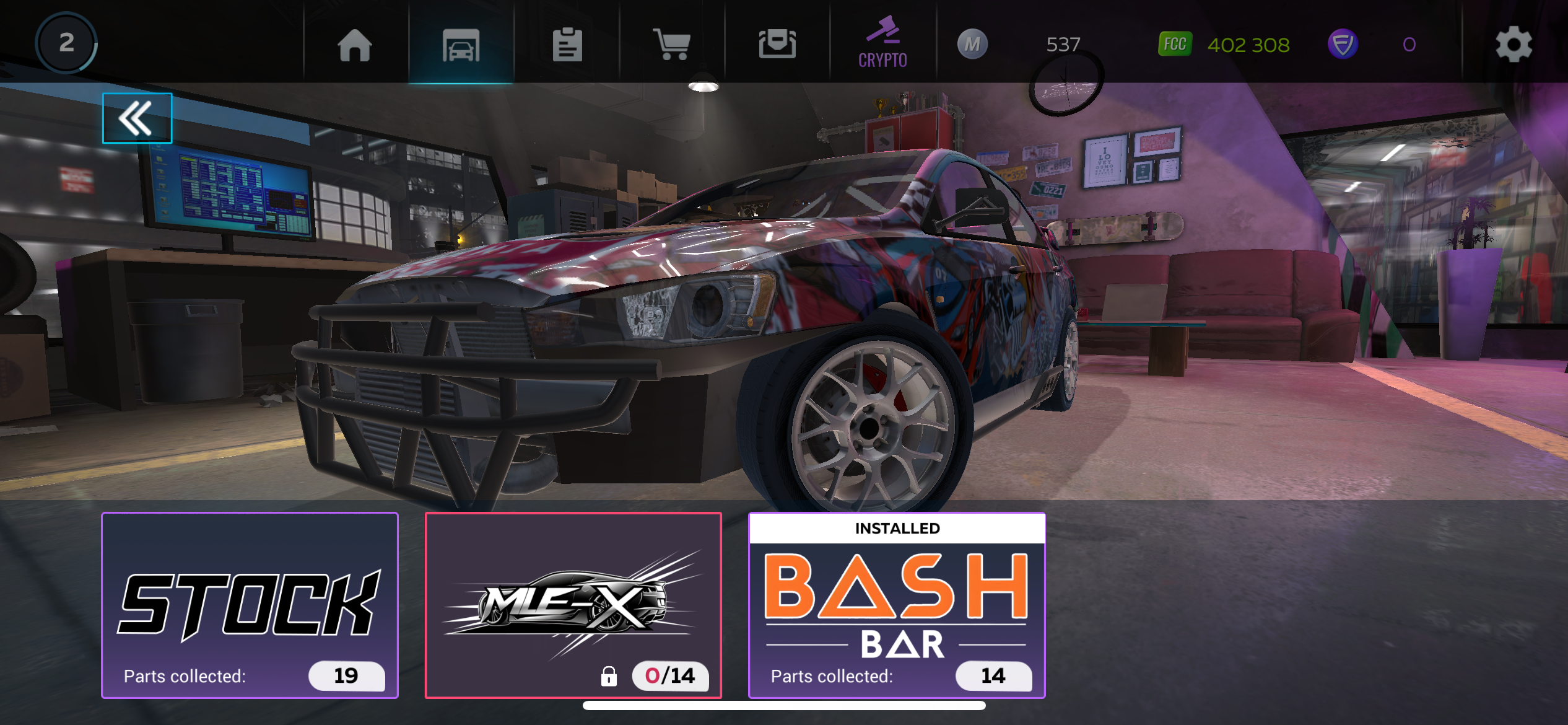Open the Crypto auction tab

click(x=882, y=43)
